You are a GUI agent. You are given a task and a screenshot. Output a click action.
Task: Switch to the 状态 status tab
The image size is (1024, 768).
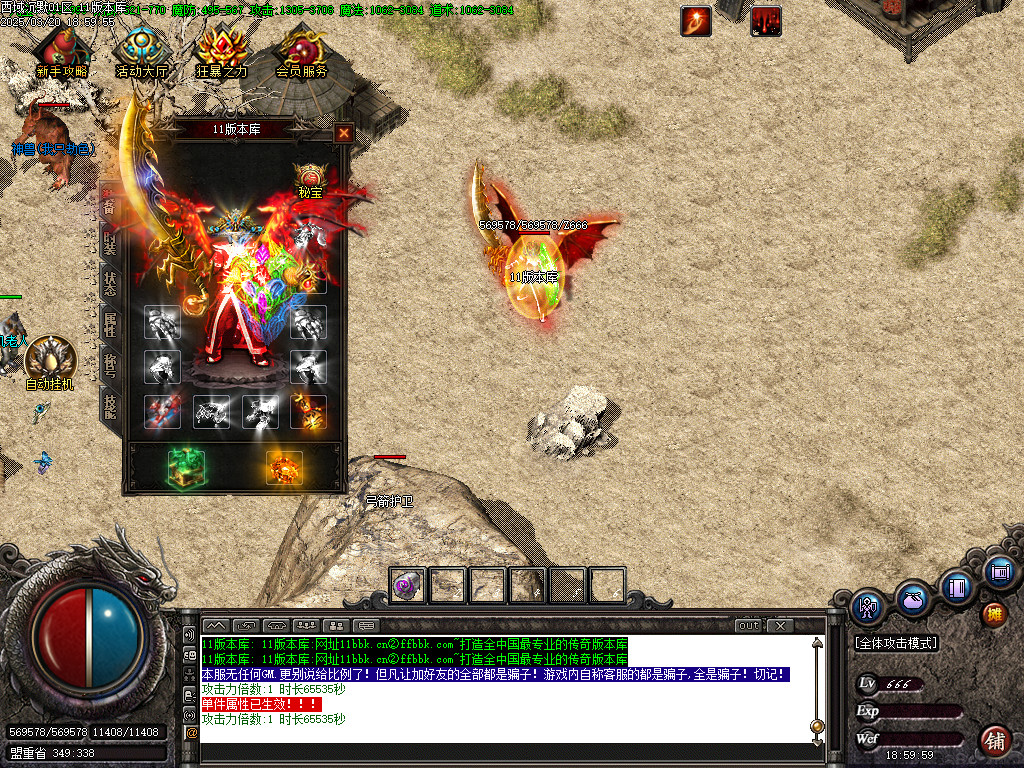[x=109, y=283]
